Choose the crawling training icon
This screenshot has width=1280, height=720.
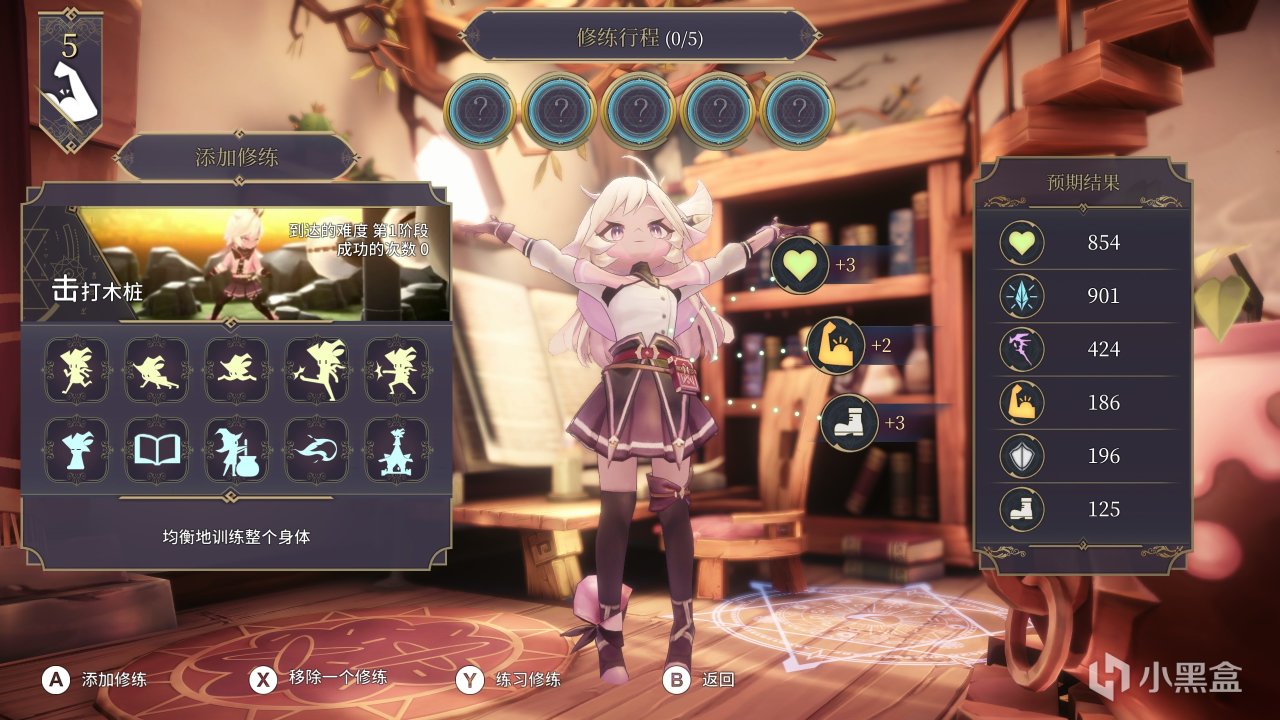pos(157,370)
